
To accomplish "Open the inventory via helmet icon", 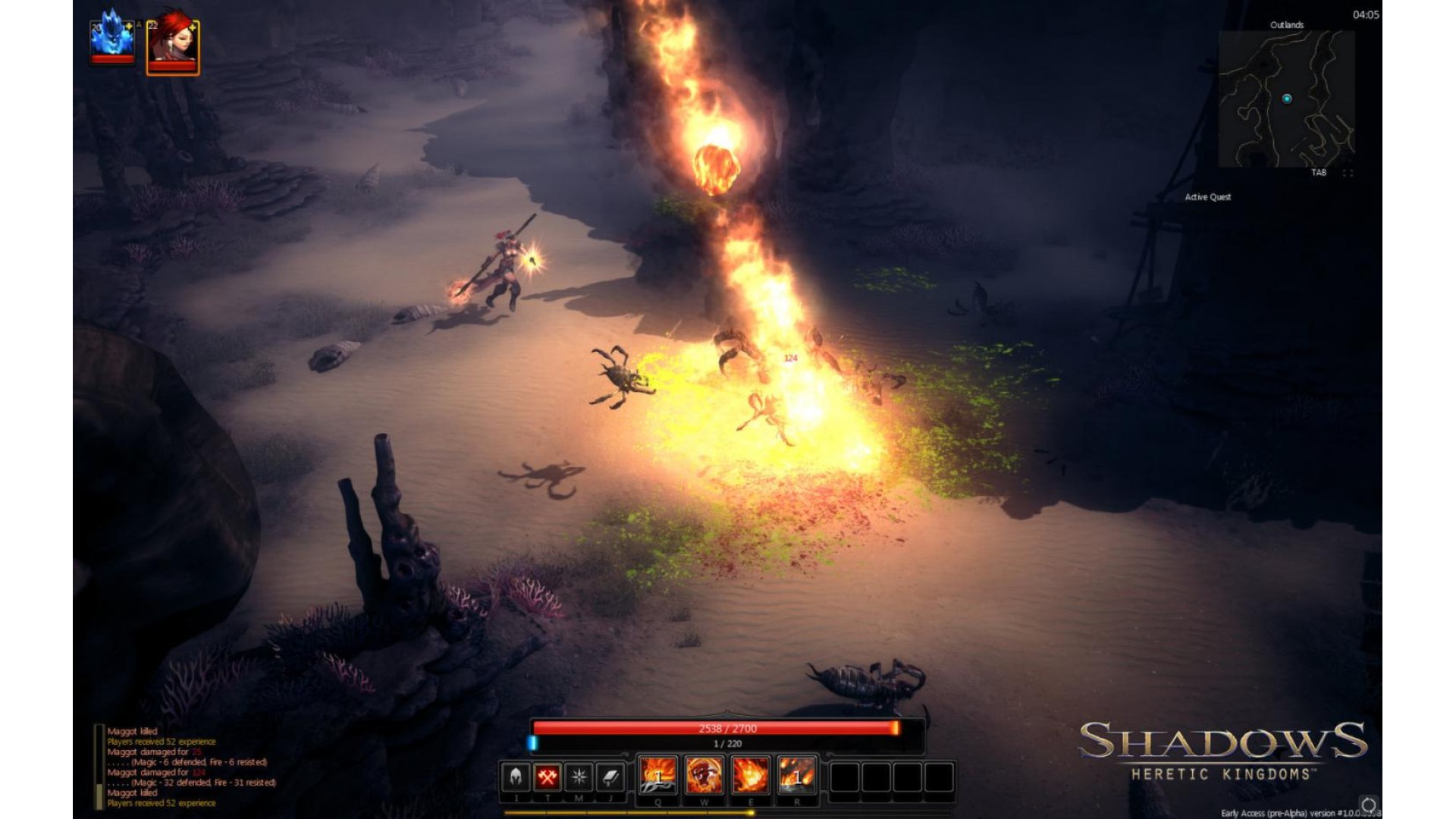I will pos(516,777).
